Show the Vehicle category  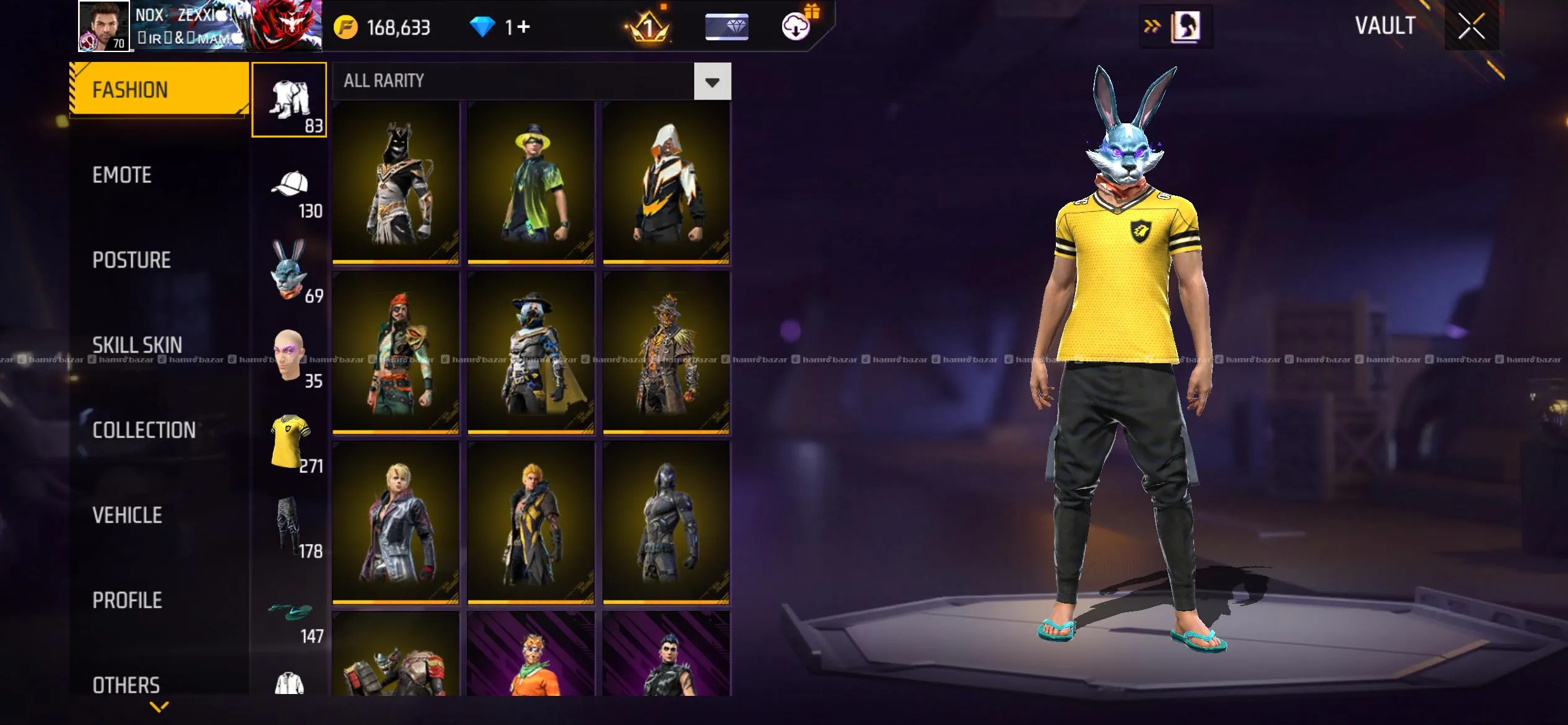127,515
